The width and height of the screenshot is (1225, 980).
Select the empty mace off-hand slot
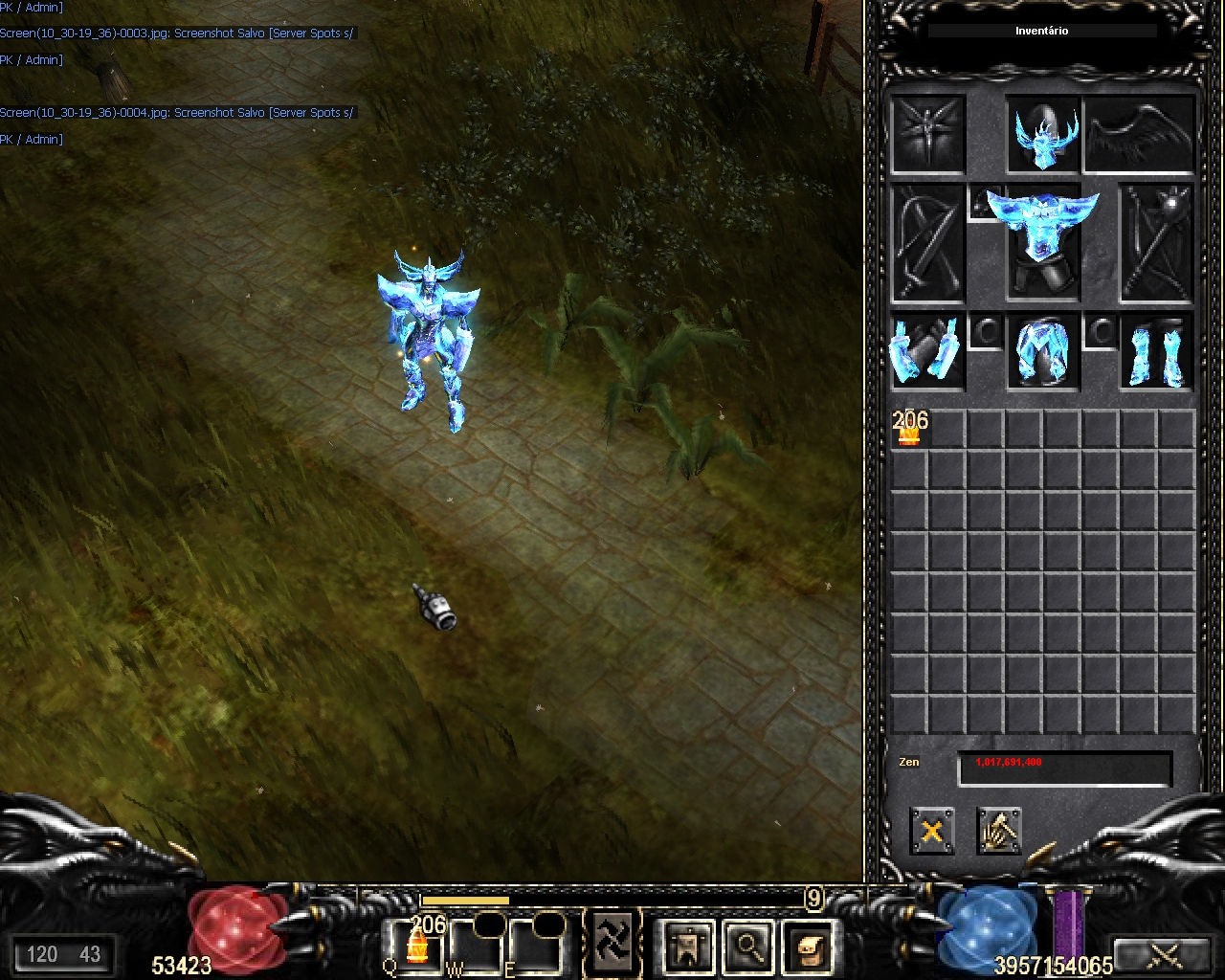(x=1157, y=243)
